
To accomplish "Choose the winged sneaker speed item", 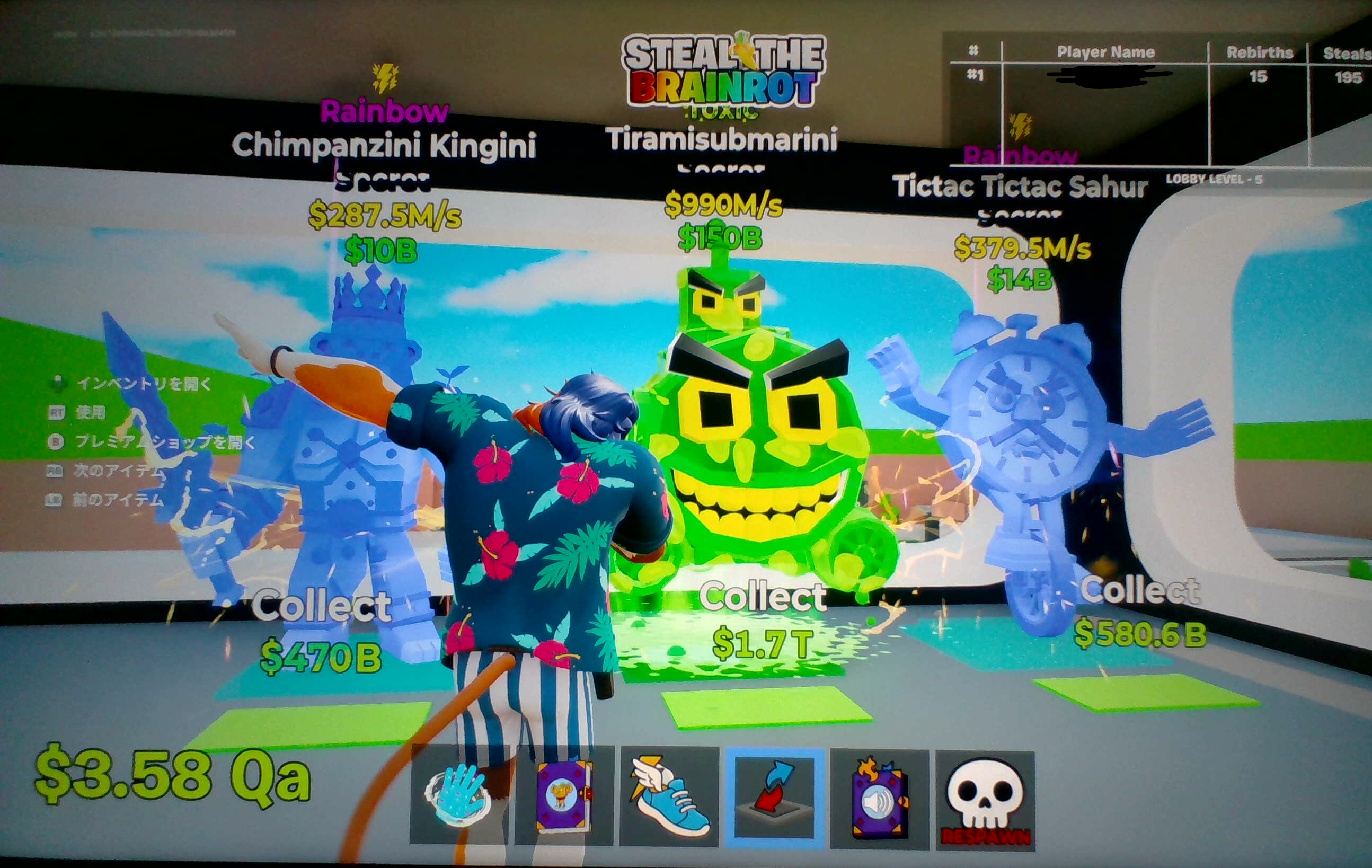I will tap(669, 796).
